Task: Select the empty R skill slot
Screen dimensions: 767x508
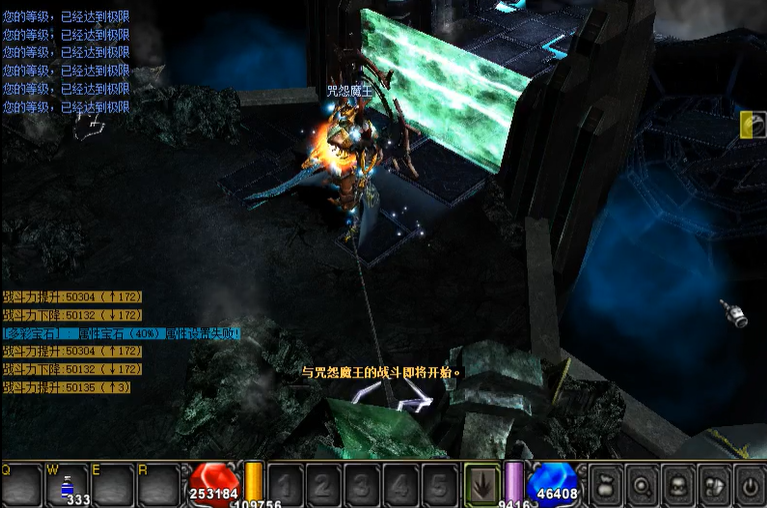Action: [158, 486]
